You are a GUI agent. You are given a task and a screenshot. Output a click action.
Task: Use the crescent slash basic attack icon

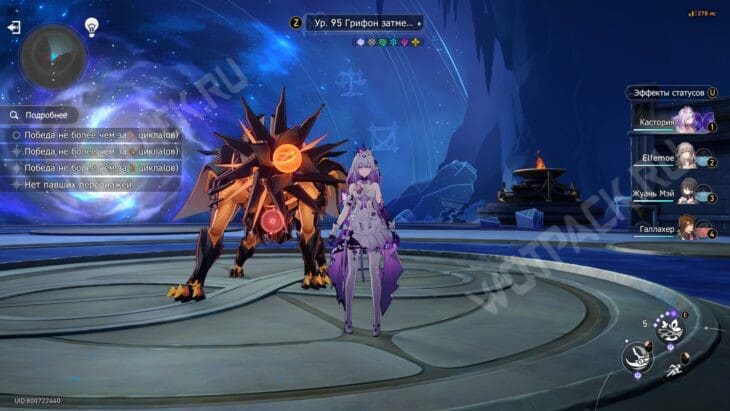point(637,357)
